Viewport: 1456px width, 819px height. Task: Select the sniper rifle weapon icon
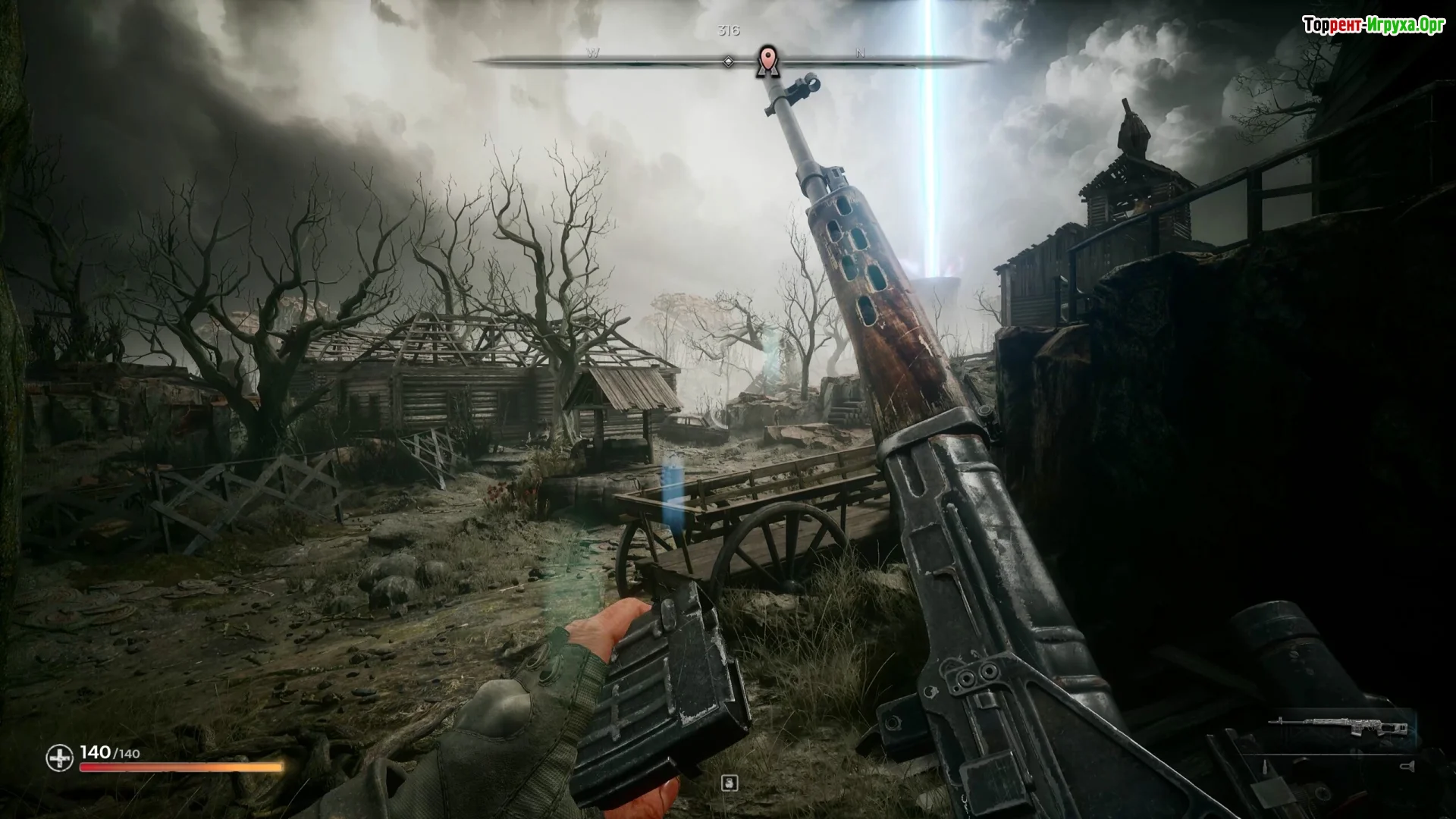click(x=1339, y=728)
